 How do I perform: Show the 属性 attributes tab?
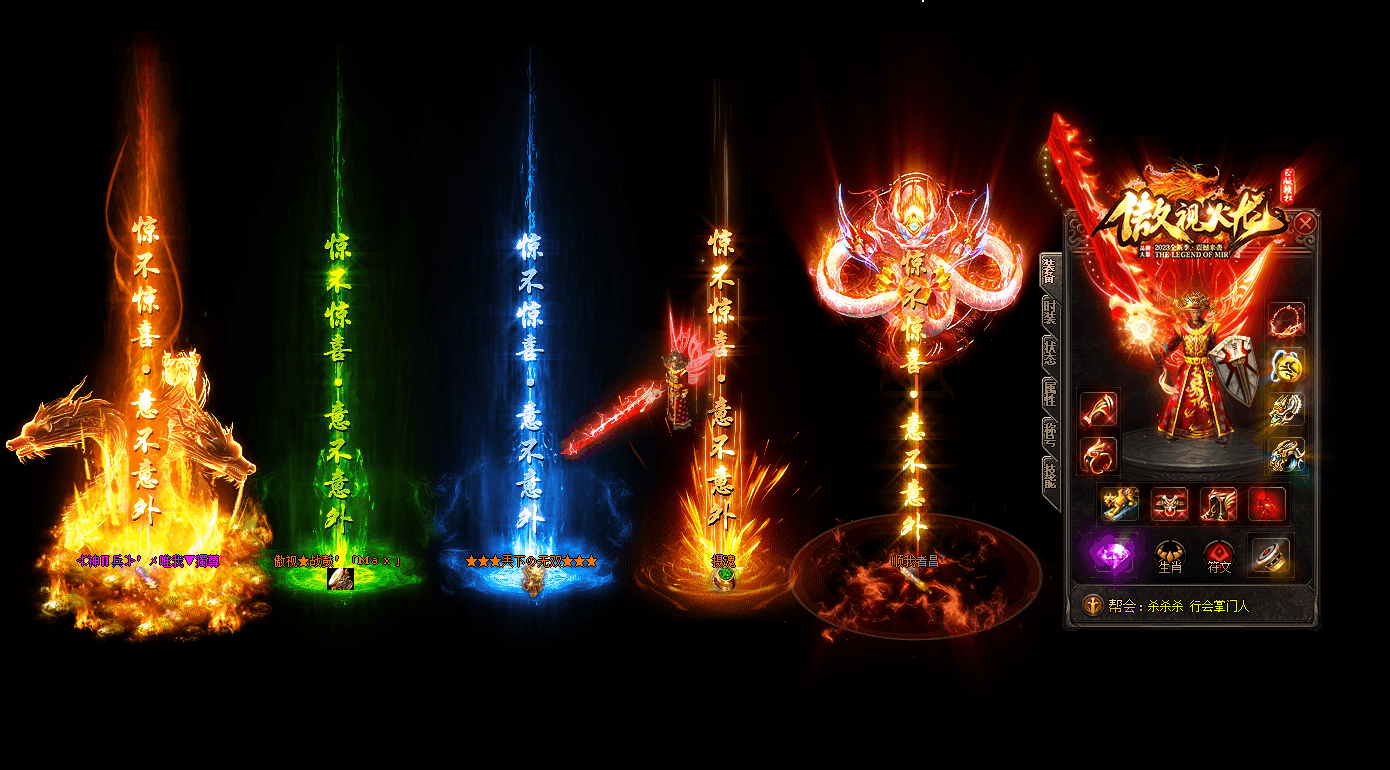click(1050, 393)
